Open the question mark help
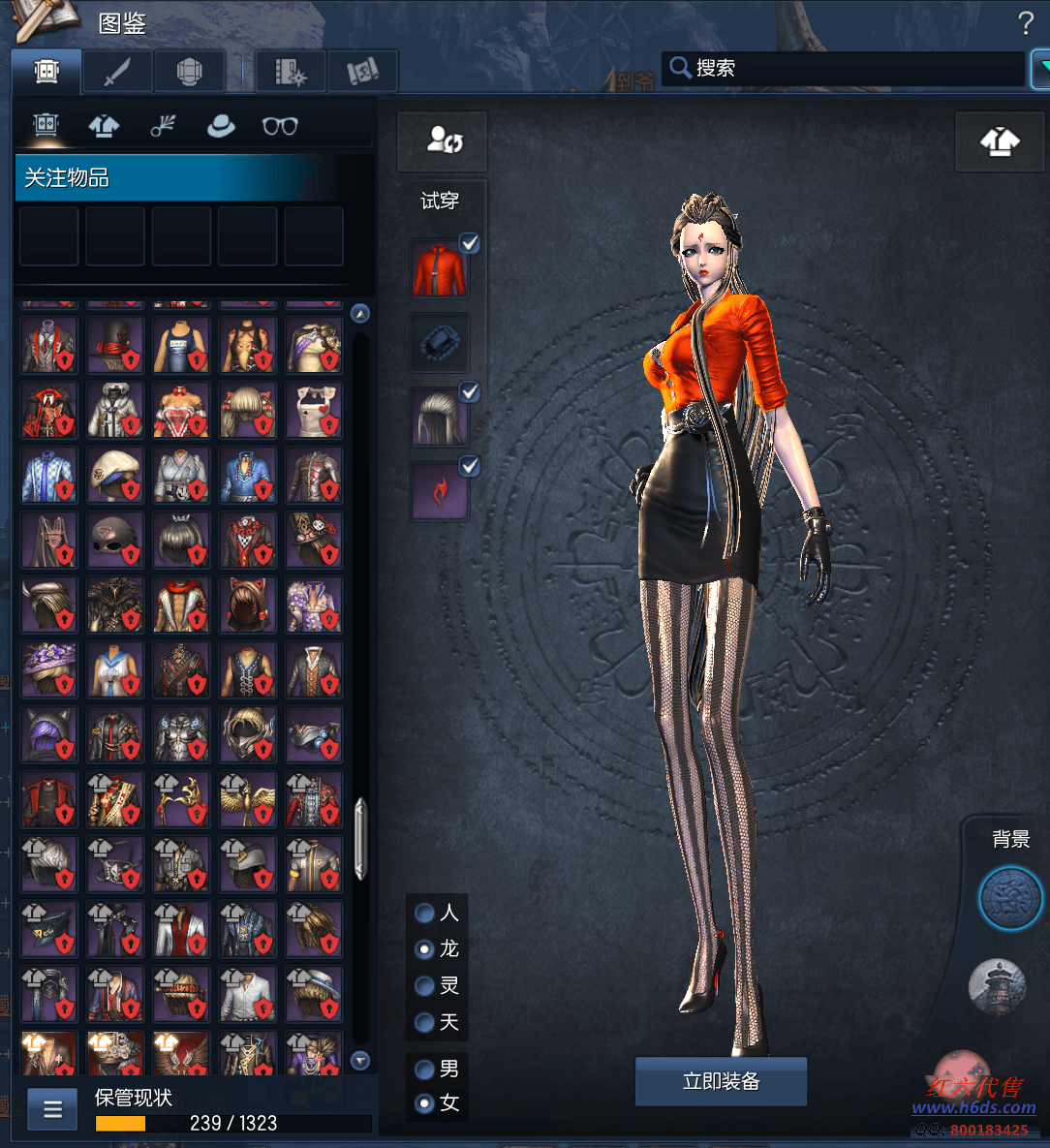1050x1148 pixels. [x=1025, y=23]
